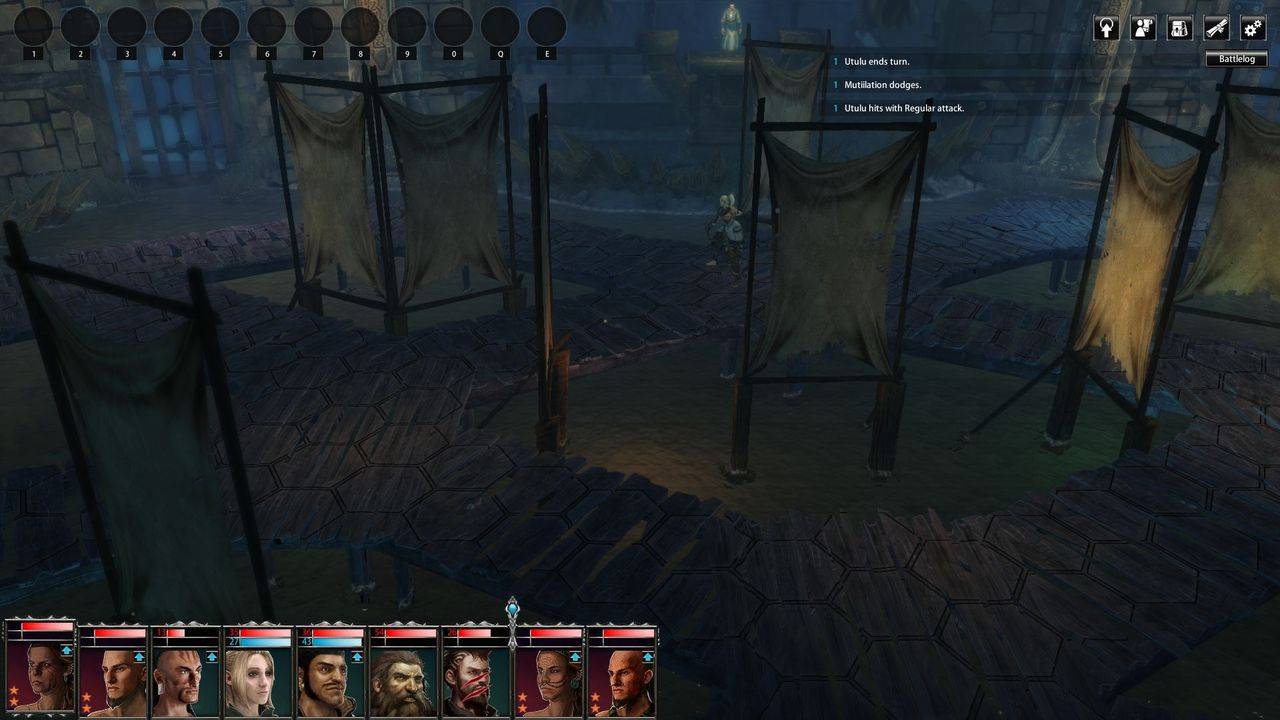
Task: Open the settings gears menu
Action: click(1253, 28)
